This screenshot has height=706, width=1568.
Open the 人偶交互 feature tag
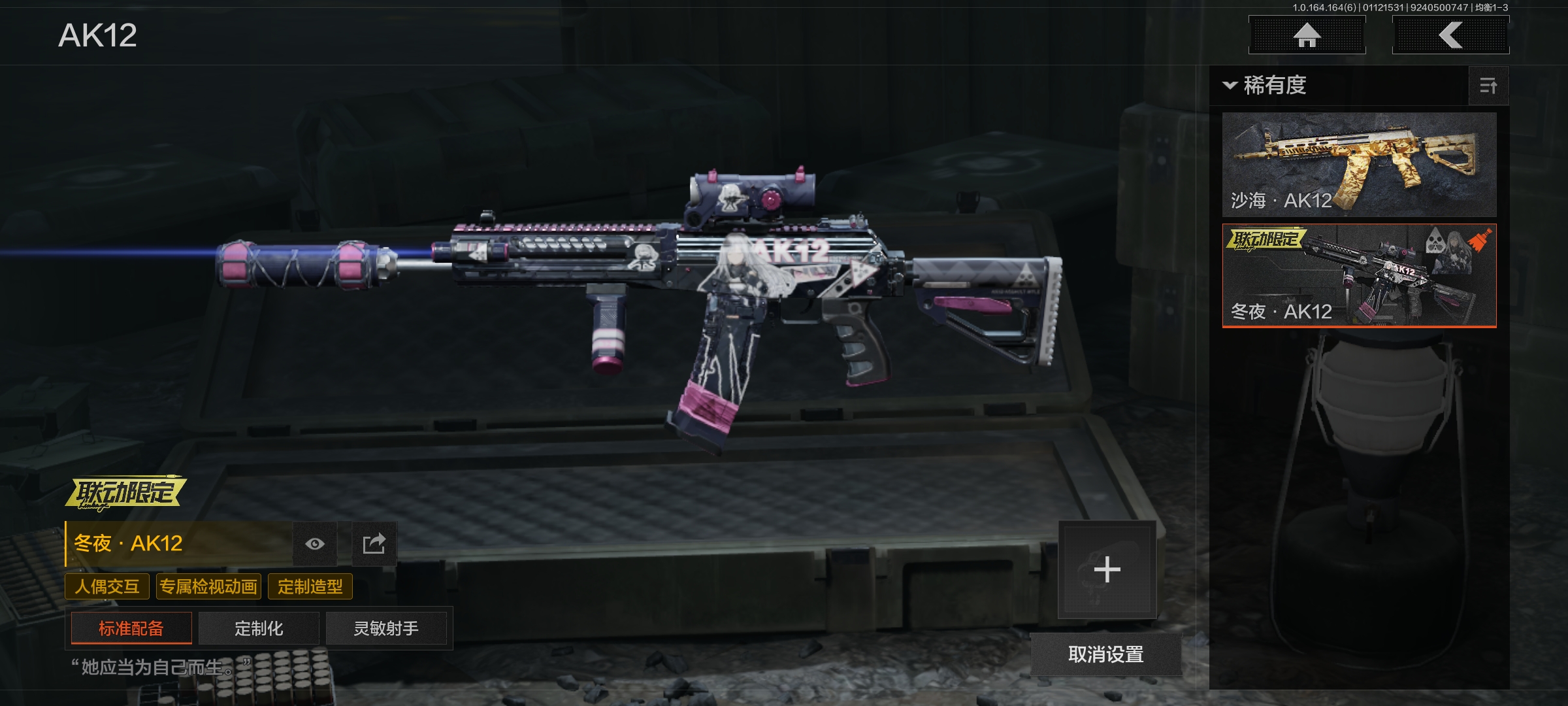pyautogui.click(x=107, y=586)
